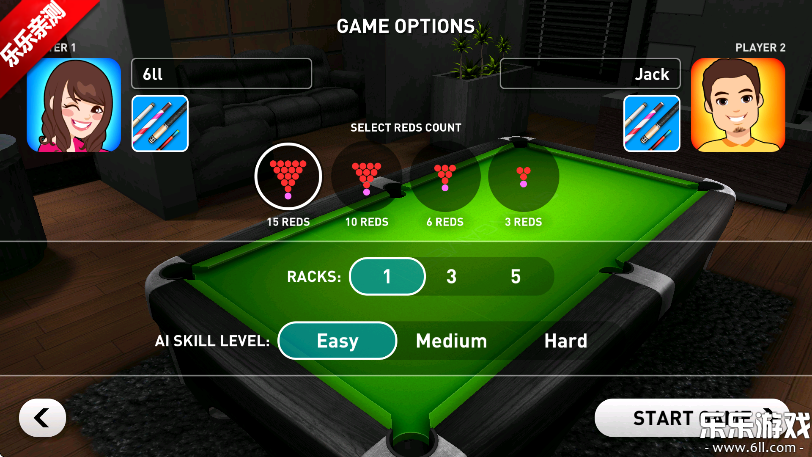Pick the 6 Reds option
This screenshot has width=812, height=457.
[445, 176]
